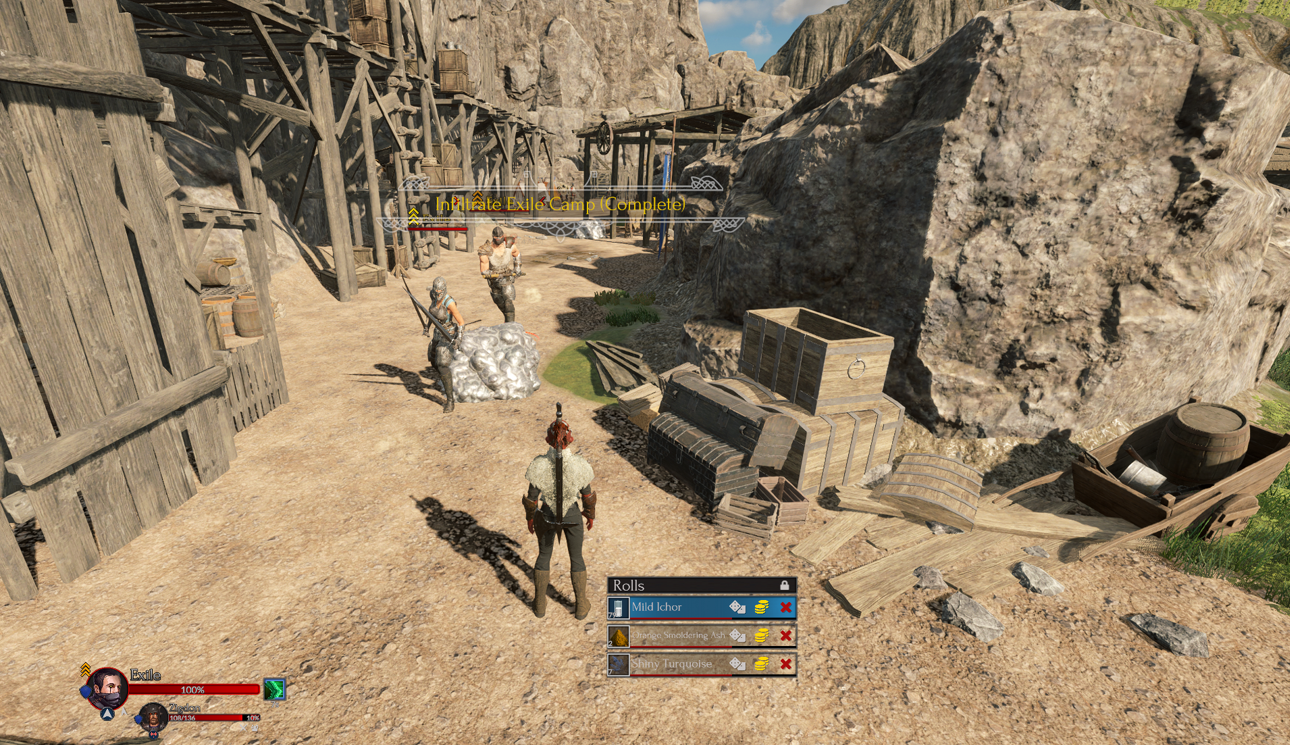Viewport: 1290px width, 745px height.
Task: Pass on Shiny Turquoise with red X
Action: click(x=786, y=663)
